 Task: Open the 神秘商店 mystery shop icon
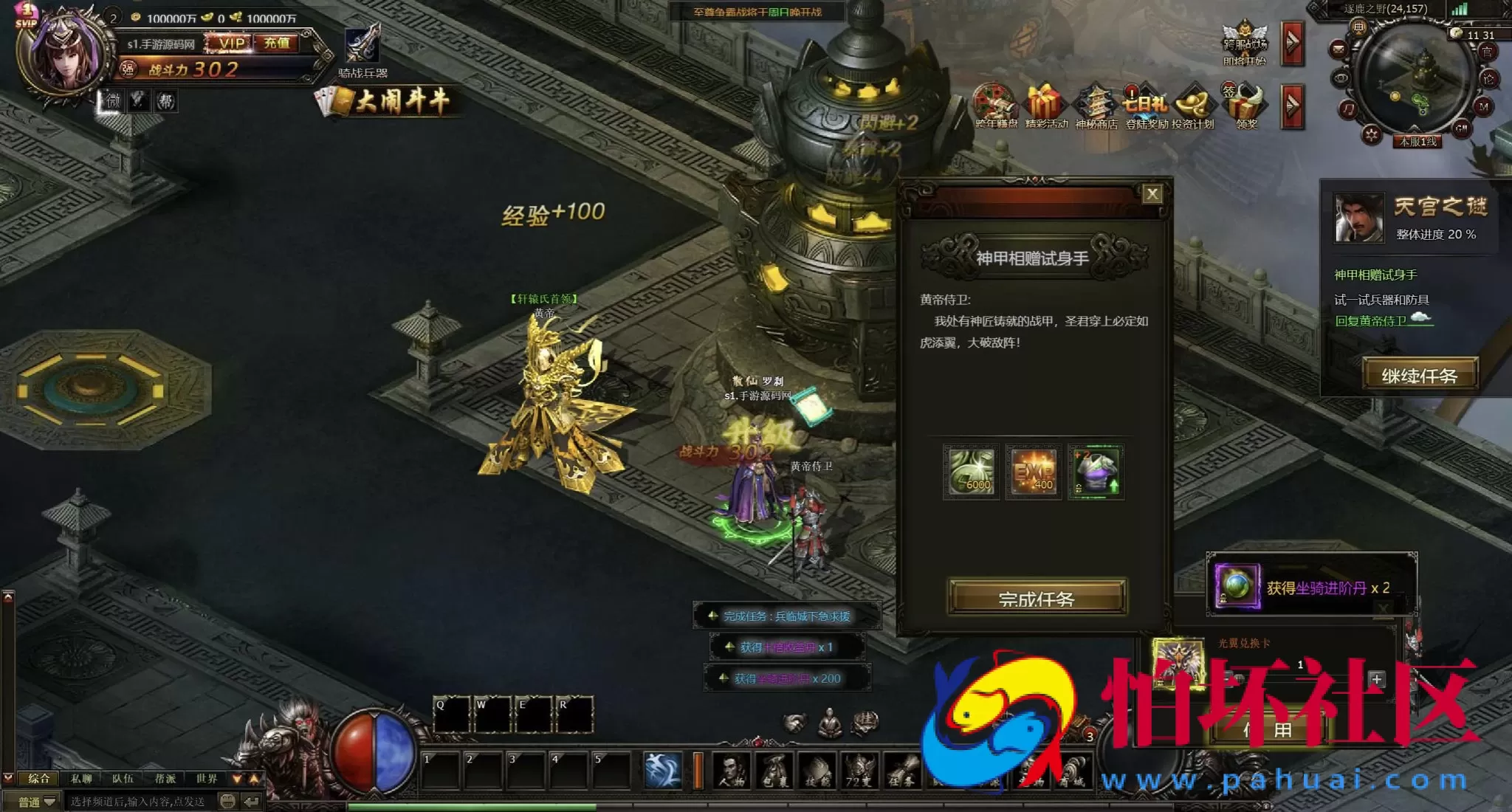[x=1096, y=103]
